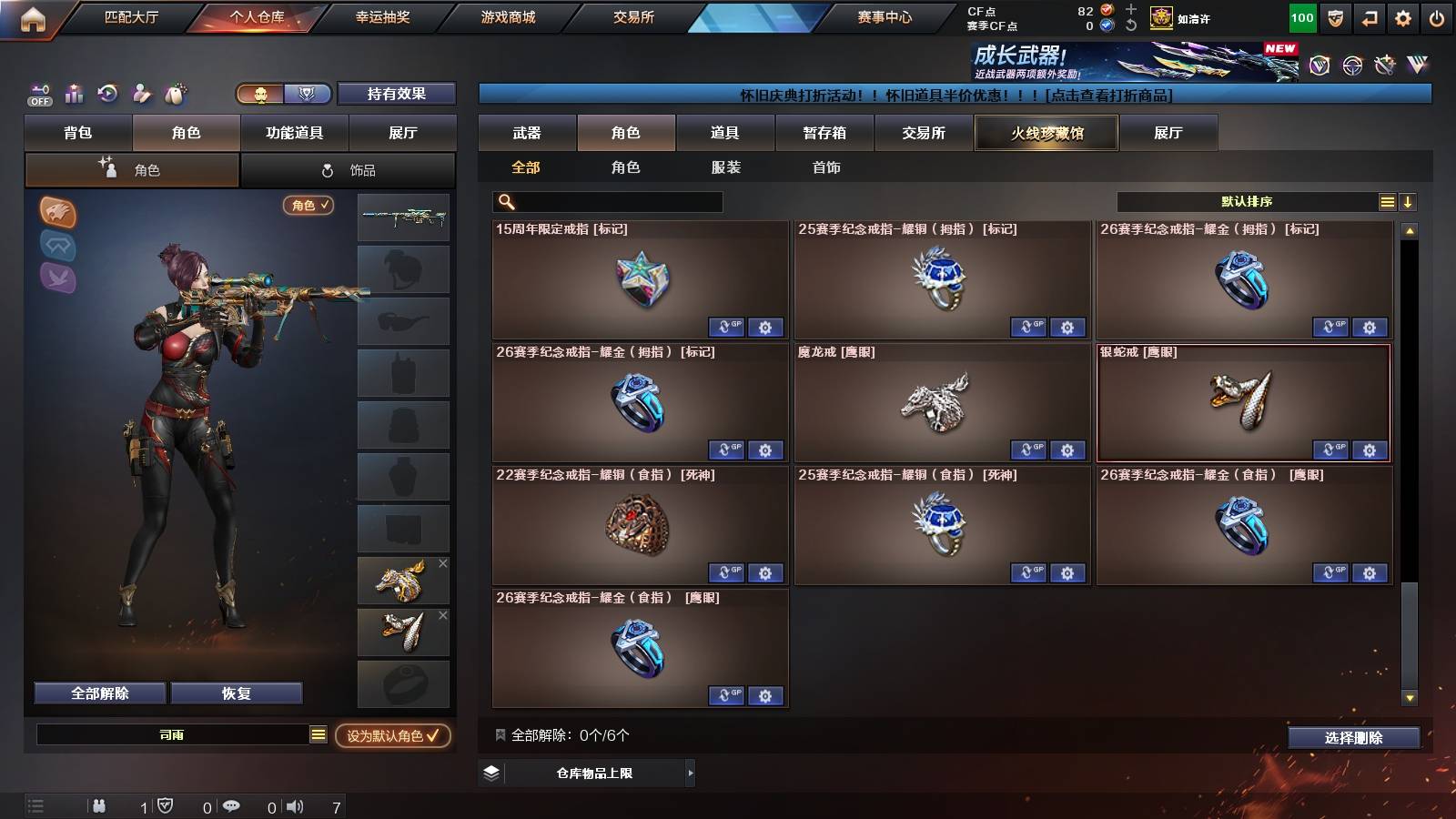This screenshot has width=1456, height=819.
Task: Open the gear options icon on the 银蛇戒 card
Action: 1370,450
